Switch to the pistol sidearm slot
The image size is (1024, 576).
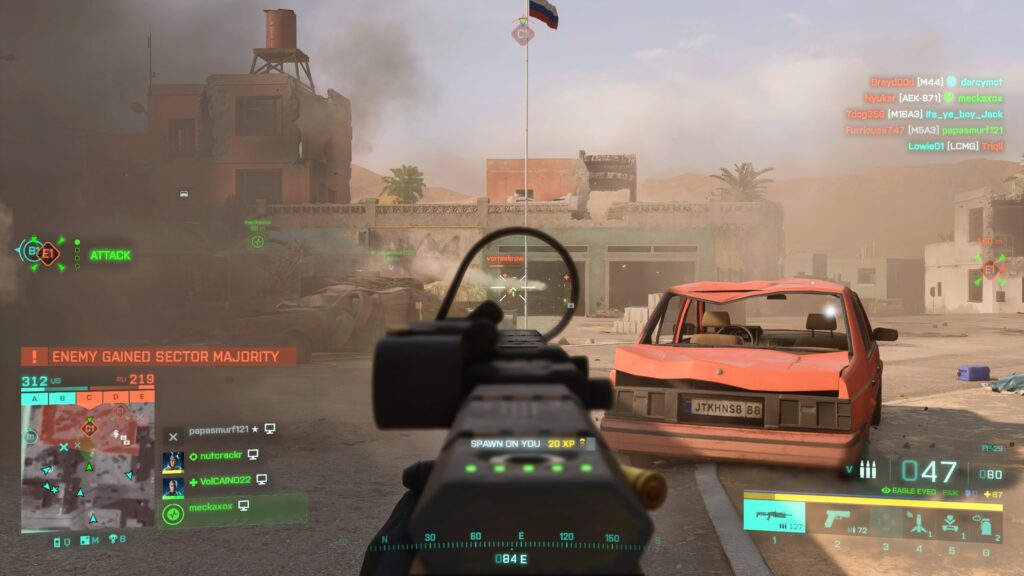tap(836, 519)
